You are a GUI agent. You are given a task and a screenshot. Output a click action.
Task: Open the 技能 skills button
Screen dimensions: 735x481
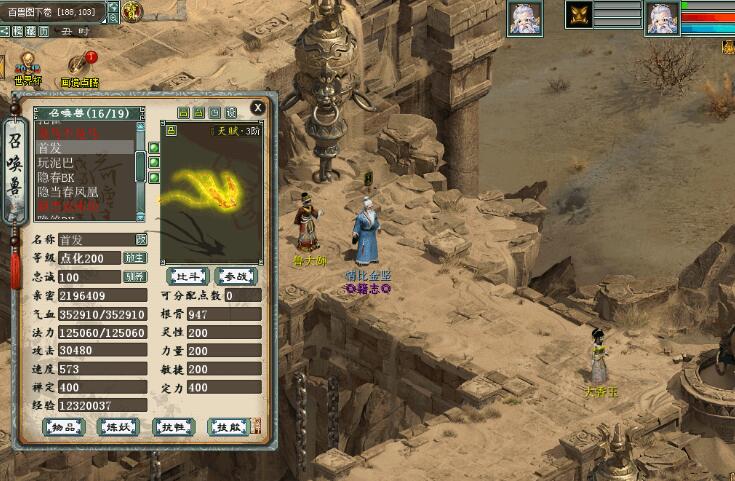point(227,427)
